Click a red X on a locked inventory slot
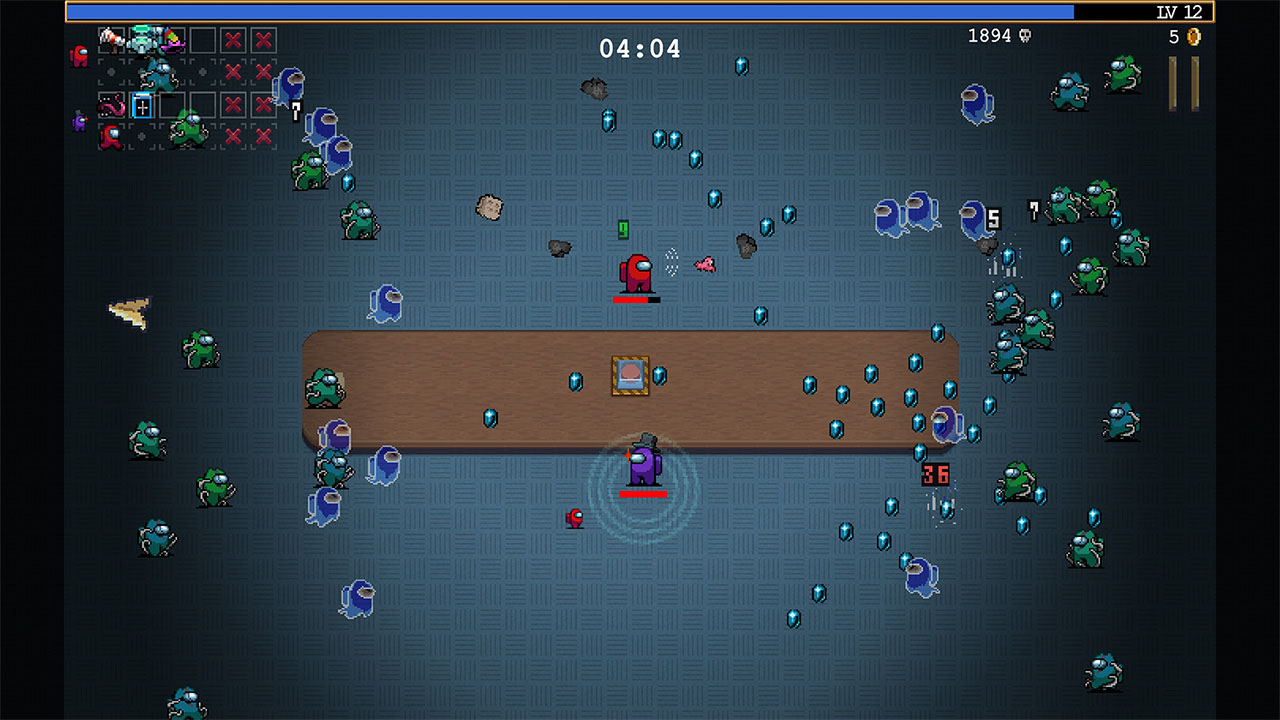This screenshot has height=720, width=1280. [x=232, y=38]
